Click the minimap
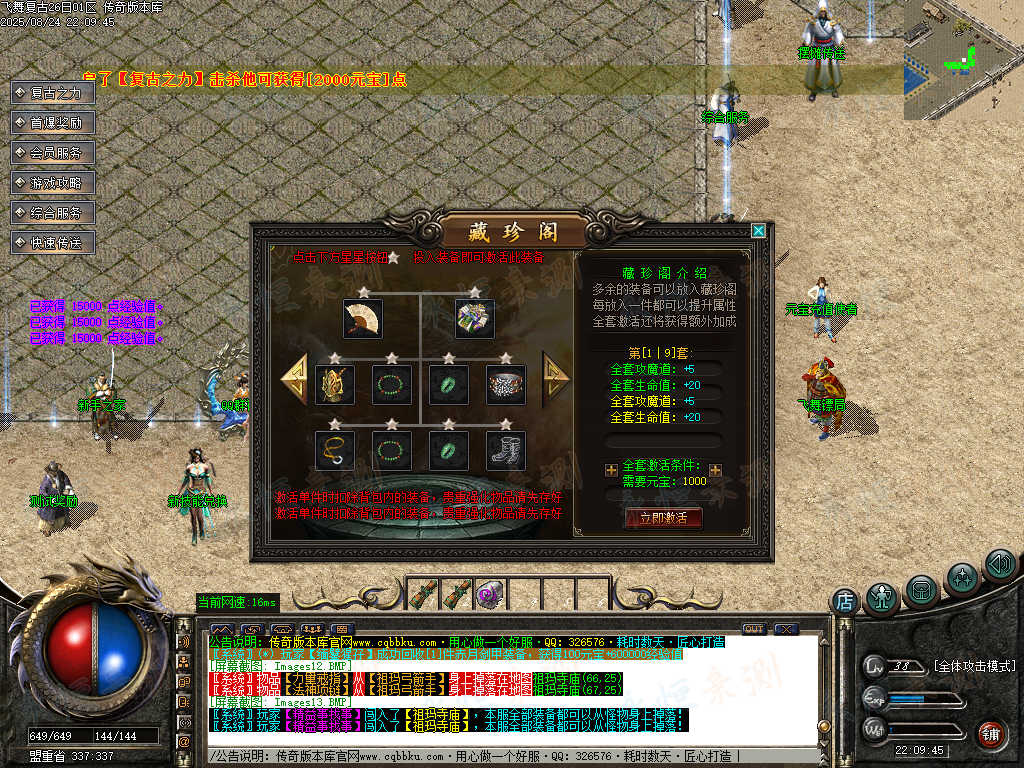 click(x=963, y=60)
